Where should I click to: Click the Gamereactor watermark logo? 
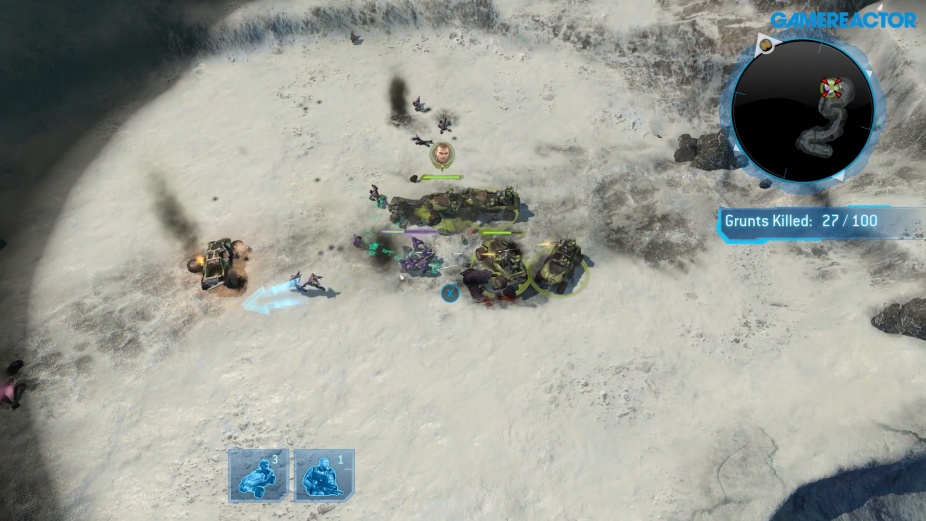843,19
